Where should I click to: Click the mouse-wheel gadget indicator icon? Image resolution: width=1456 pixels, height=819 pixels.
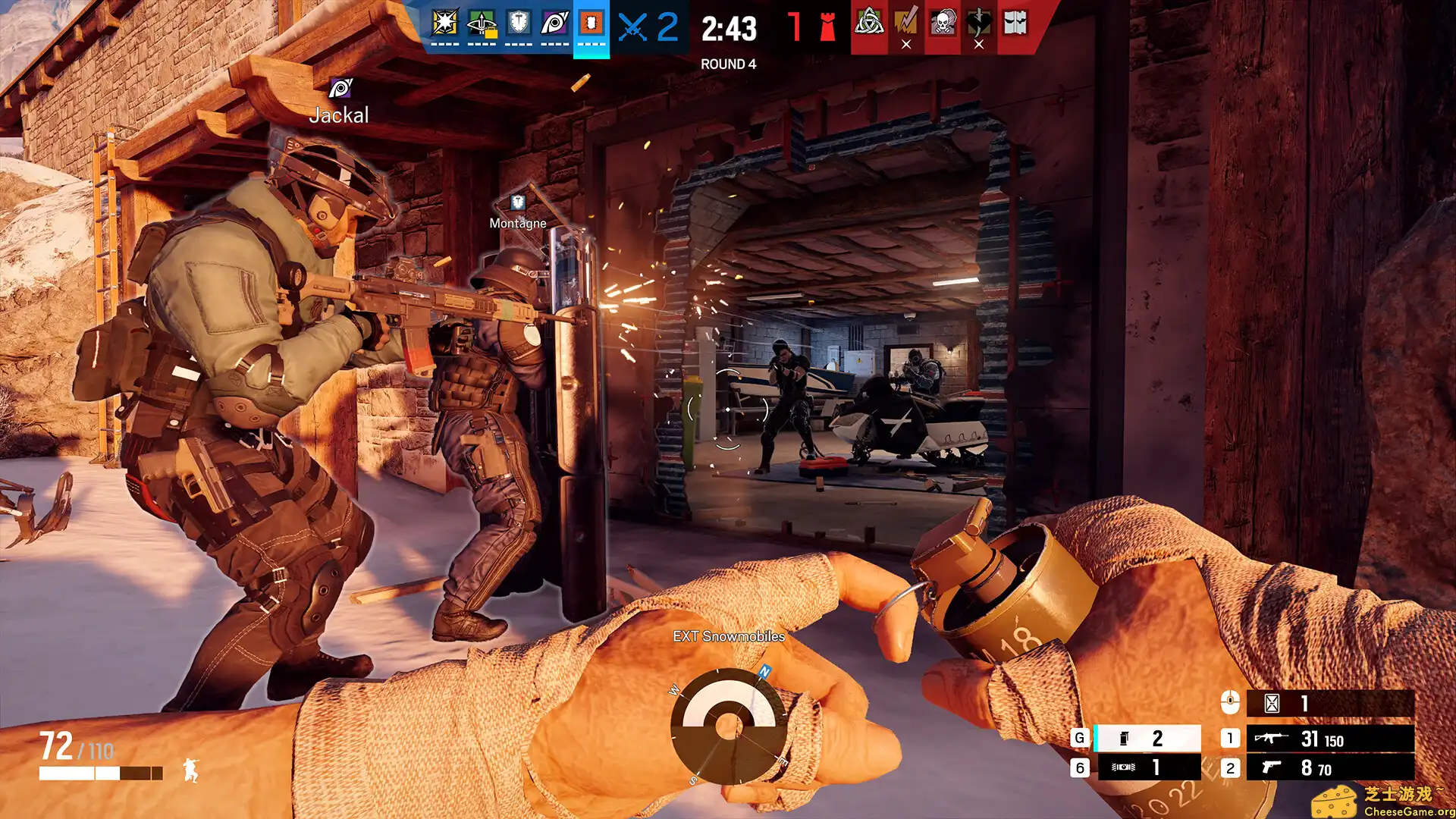pos(1231,701)
